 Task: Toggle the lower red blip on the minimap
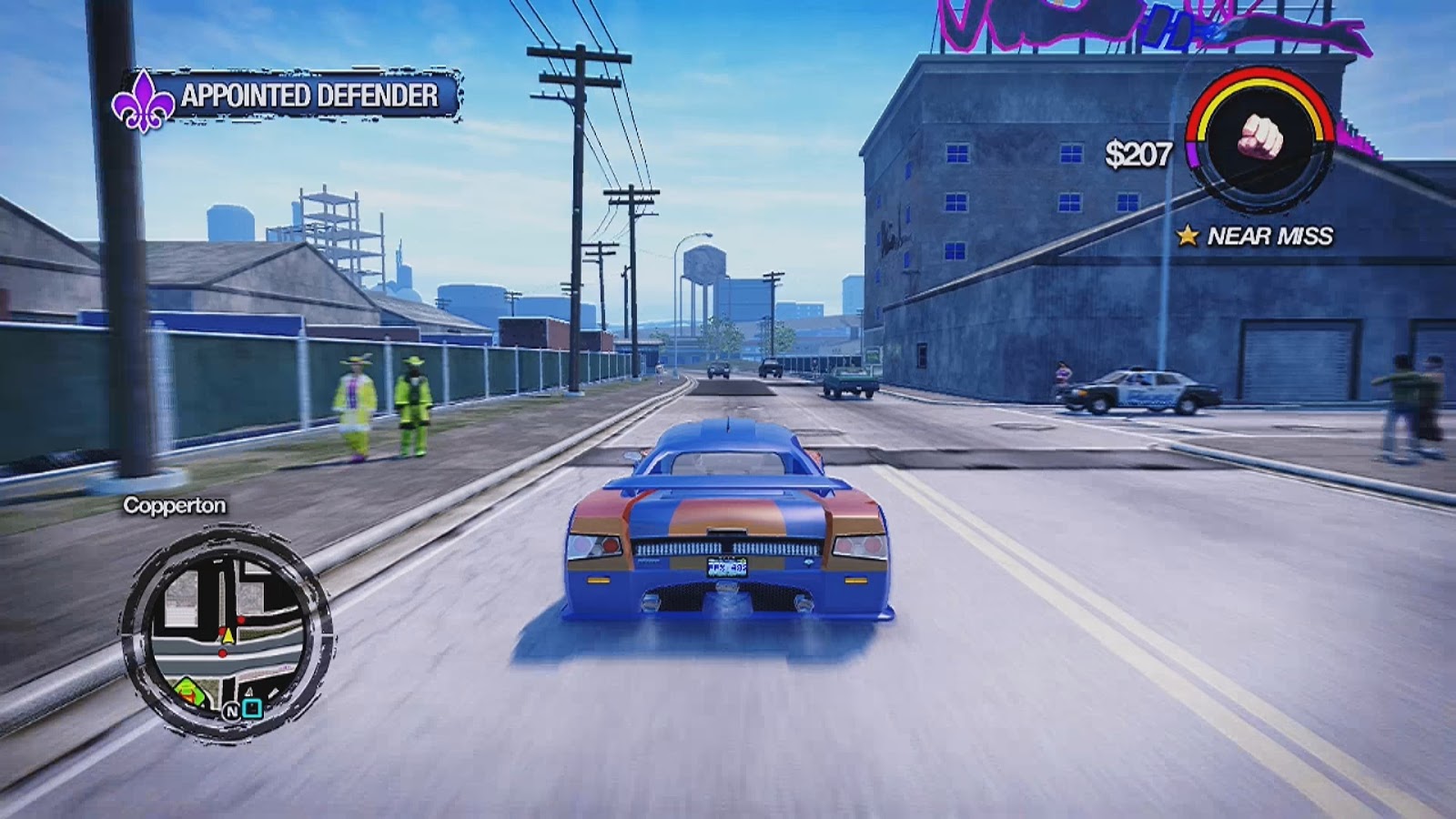tap(222, 652)
